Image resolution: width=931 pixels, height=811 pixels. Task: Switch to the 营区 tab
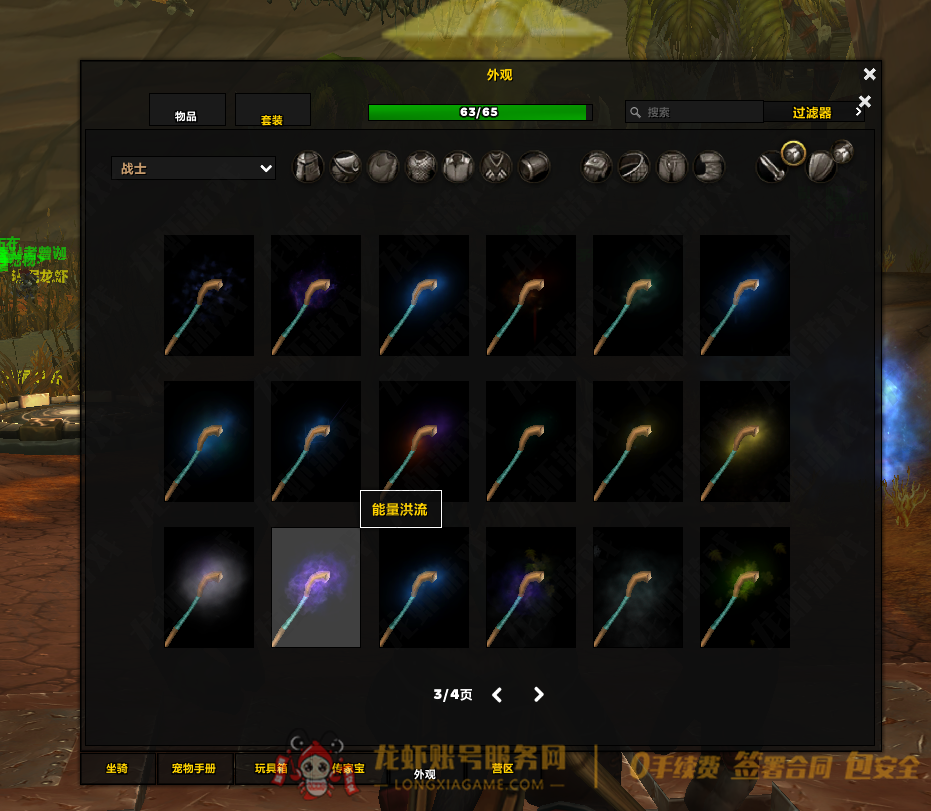(x=502, y=769)
